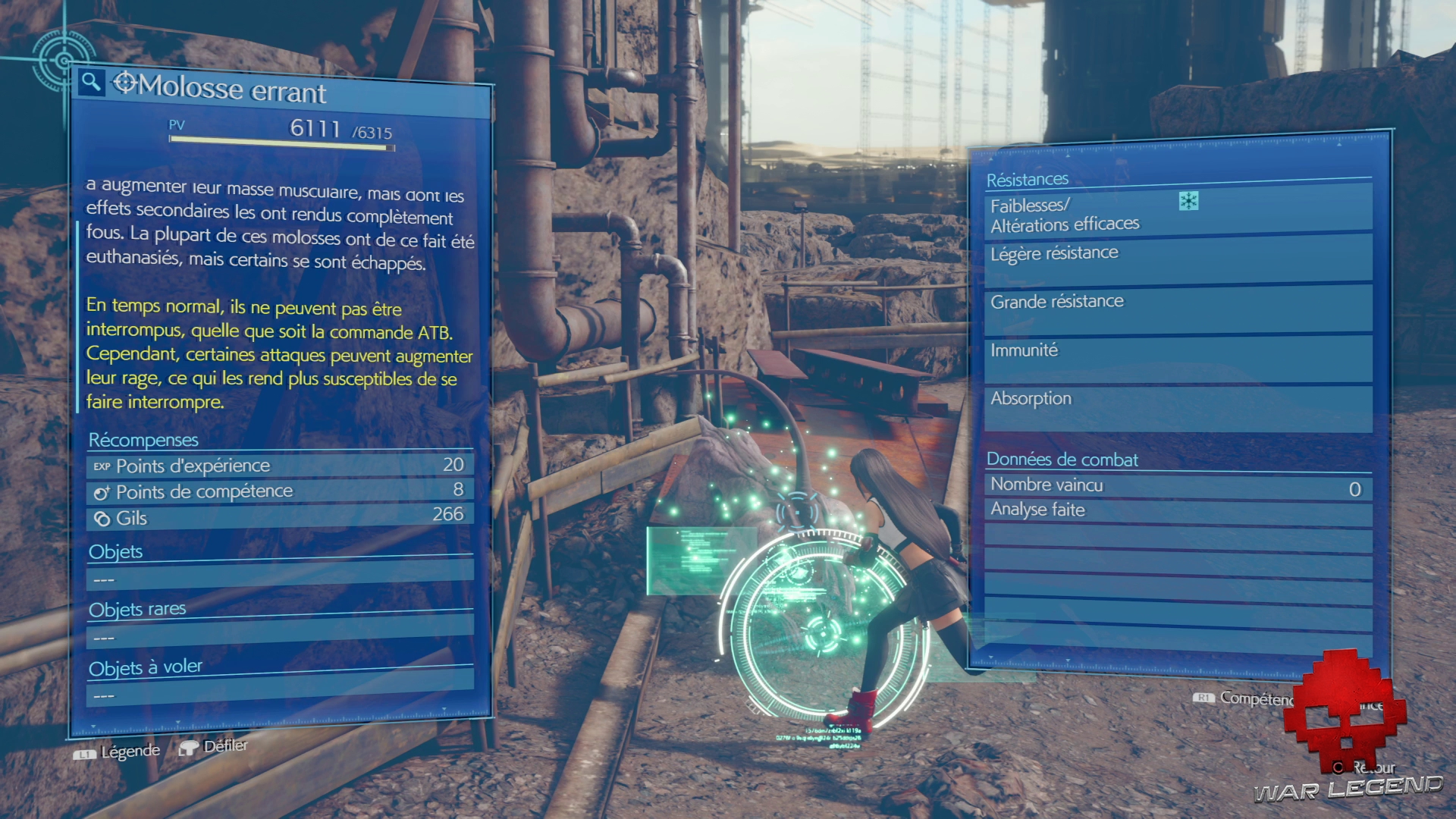Click the magnifying glass analysis icon
Screen dimensions: 1456x819
click(91, 81)
